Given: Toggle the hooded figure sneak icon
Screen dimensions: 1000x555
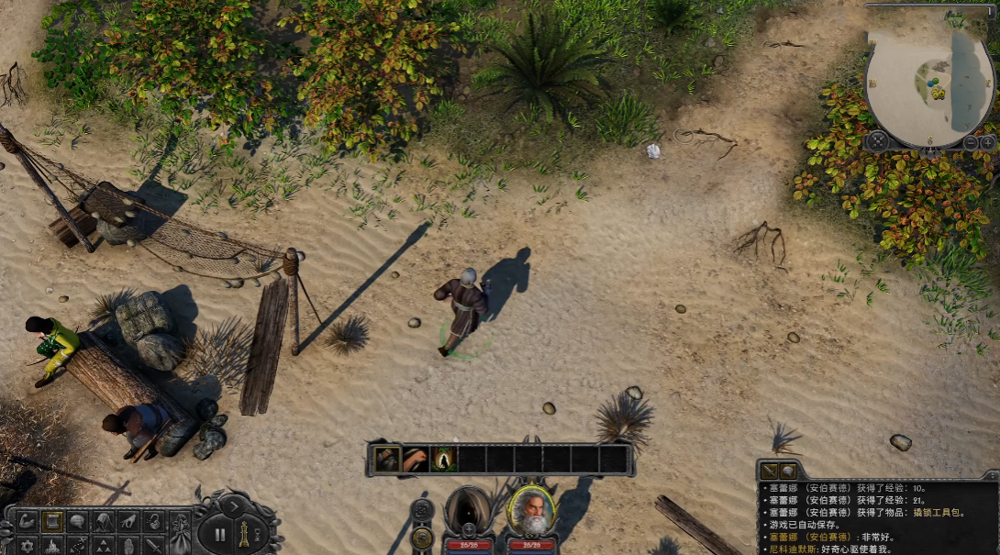Looking at the screenshot, I should pos(103,521).
